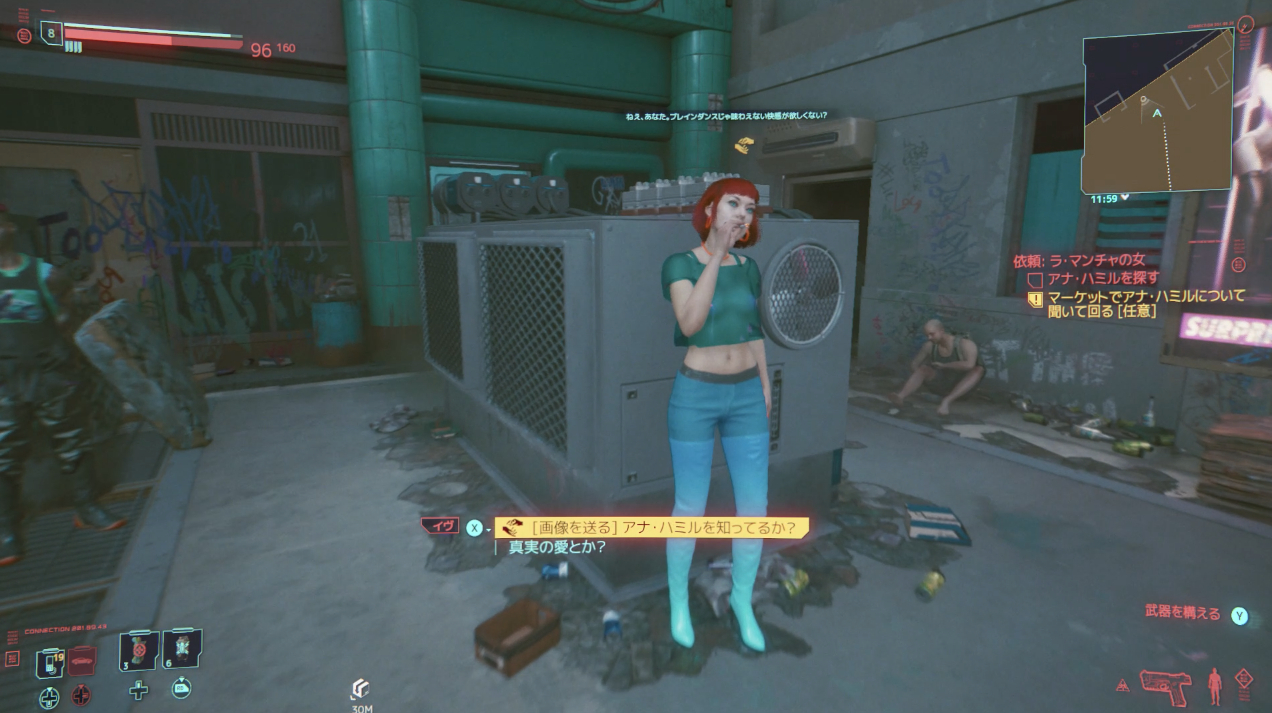Viewport: 1272px width, 713px height.
Task: Click the body stance silhouette icon
Action: [1215, 686]
